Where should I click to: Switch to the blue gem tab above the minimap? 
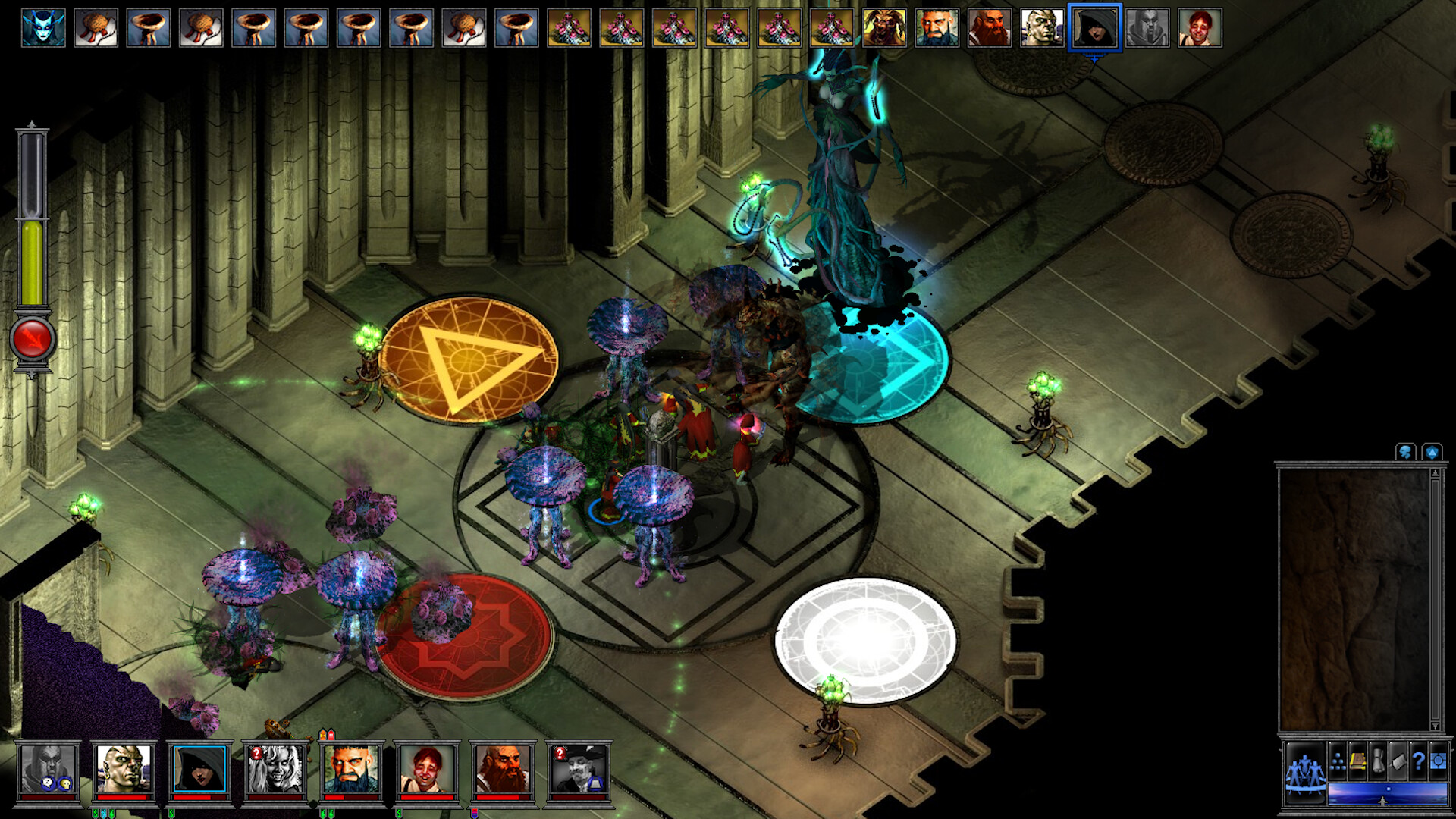pos(1432,453)
